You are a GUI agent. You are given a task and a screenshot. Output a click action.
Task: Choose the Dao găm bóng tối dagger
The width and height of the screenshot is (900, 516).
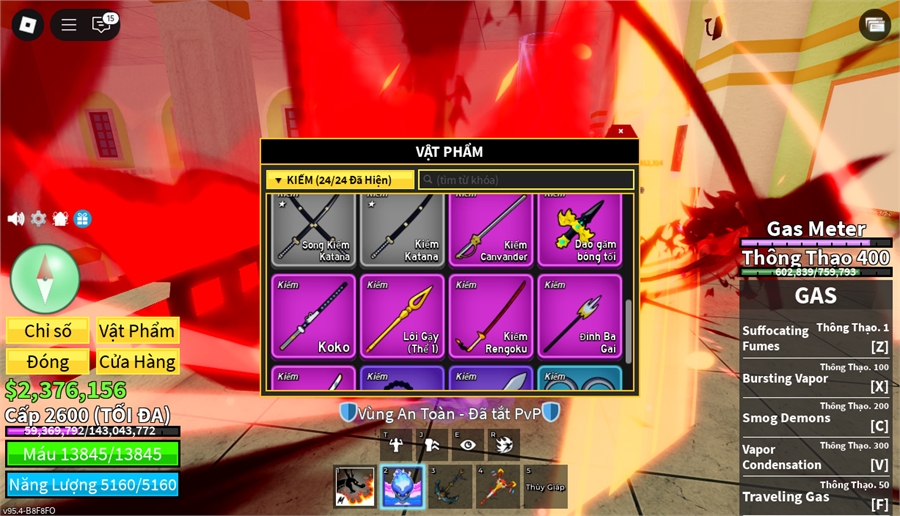click(579, 228)
